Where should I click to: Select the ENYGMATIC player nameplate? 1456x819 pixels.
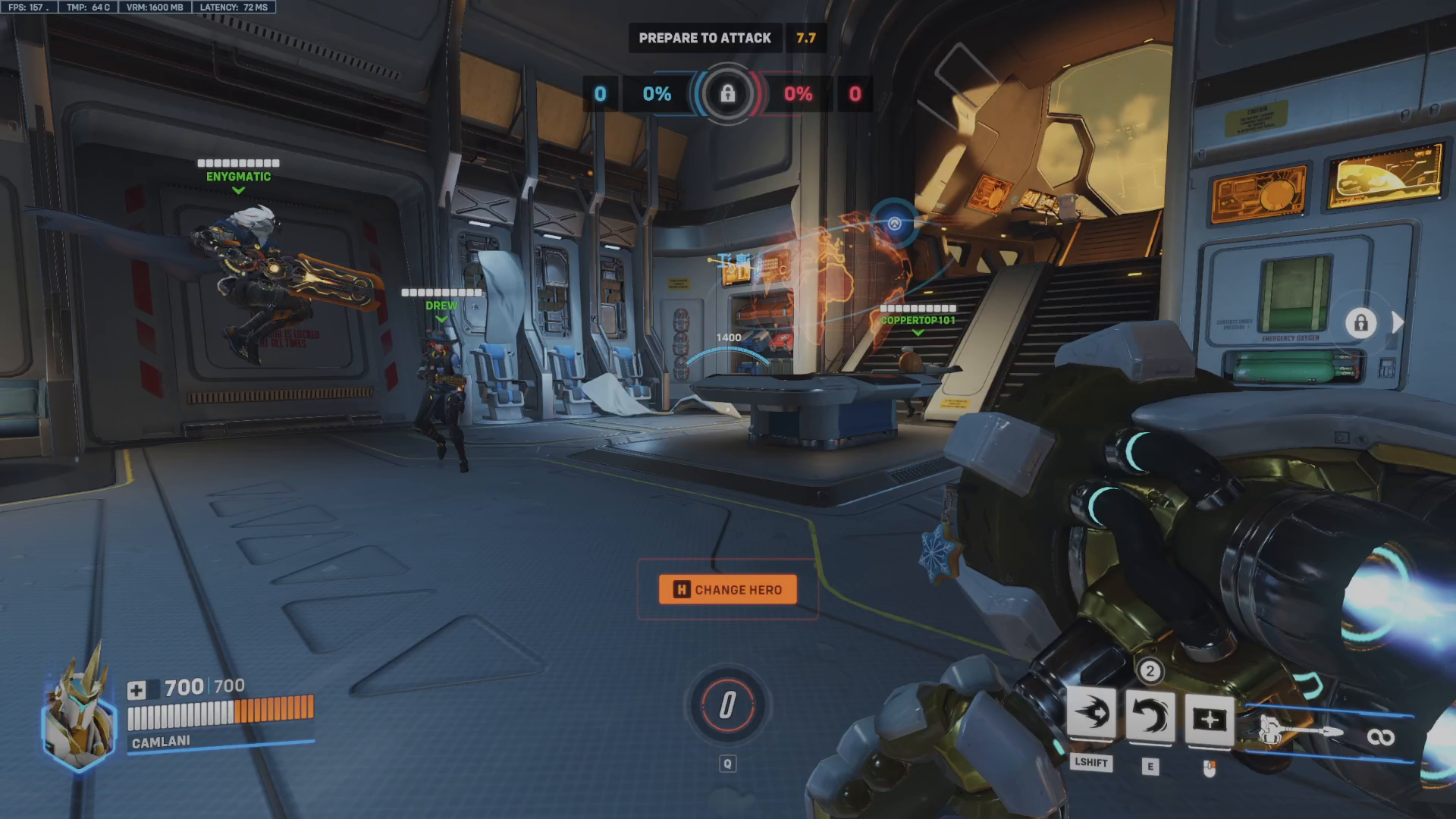point(239,171)
